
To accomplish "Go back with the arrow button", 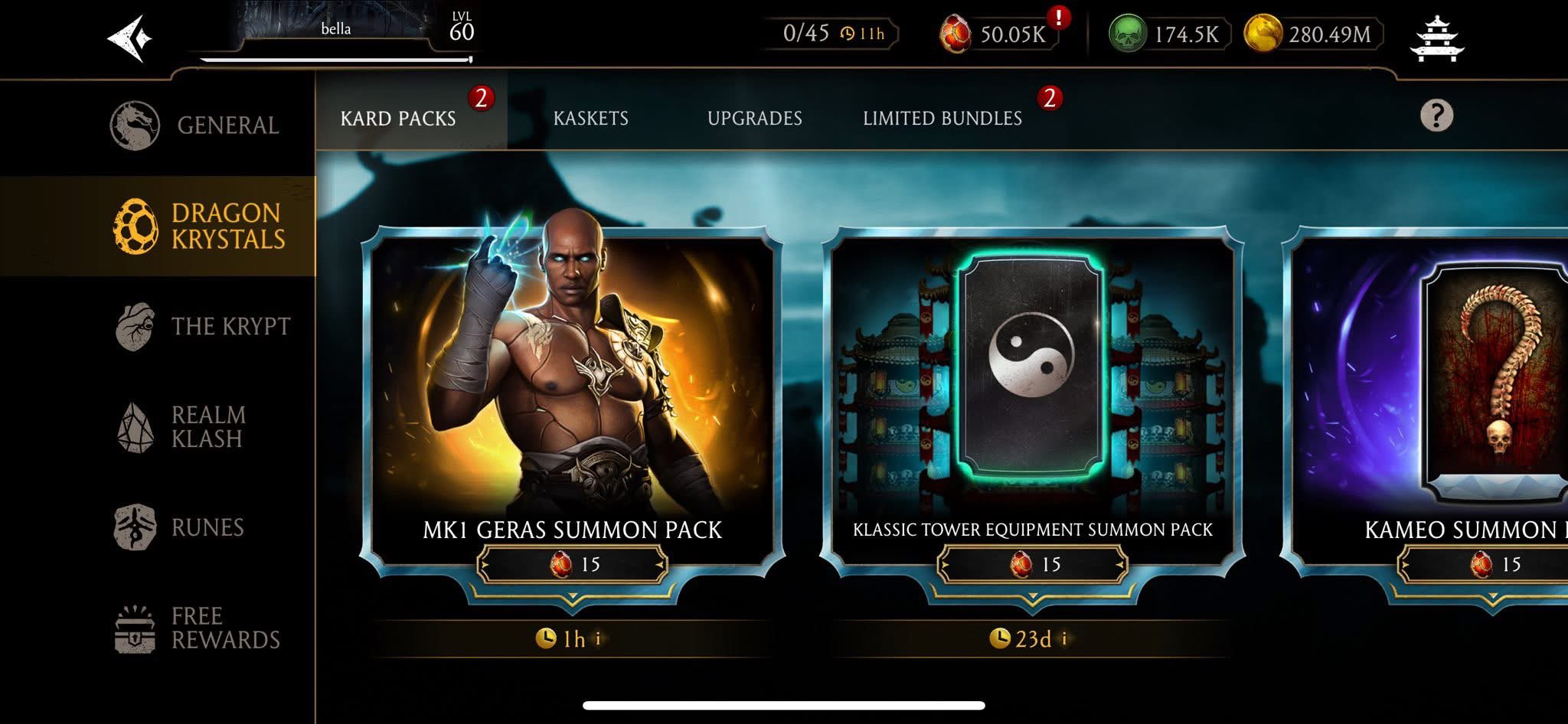I will [x=129, y=38].
